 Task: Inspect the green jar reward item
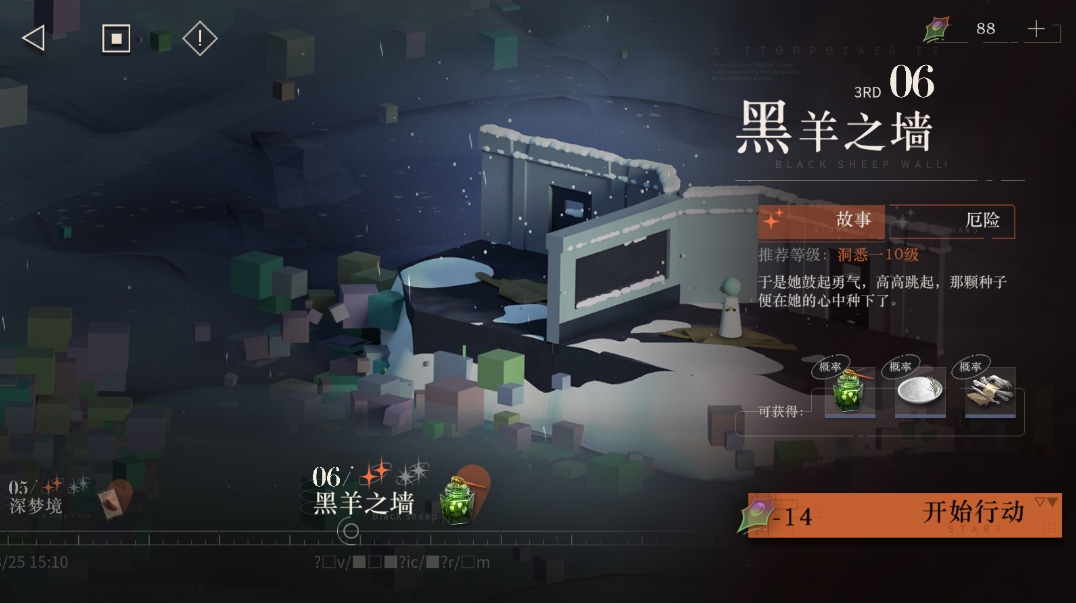(850, 392)
